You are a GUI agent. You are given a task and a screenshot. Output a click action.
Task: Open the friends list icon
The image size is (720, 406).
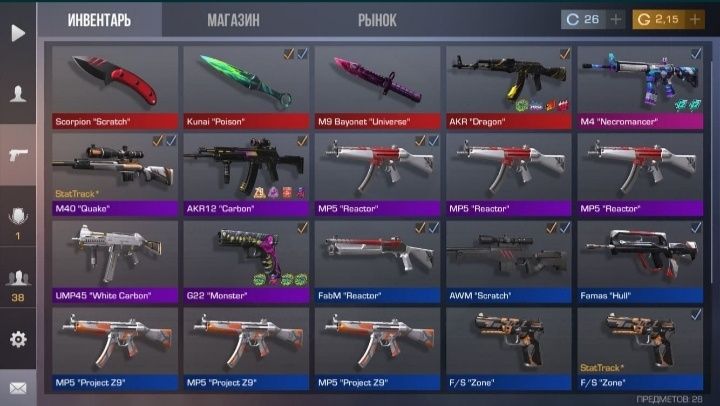click(x=18, y=281)
